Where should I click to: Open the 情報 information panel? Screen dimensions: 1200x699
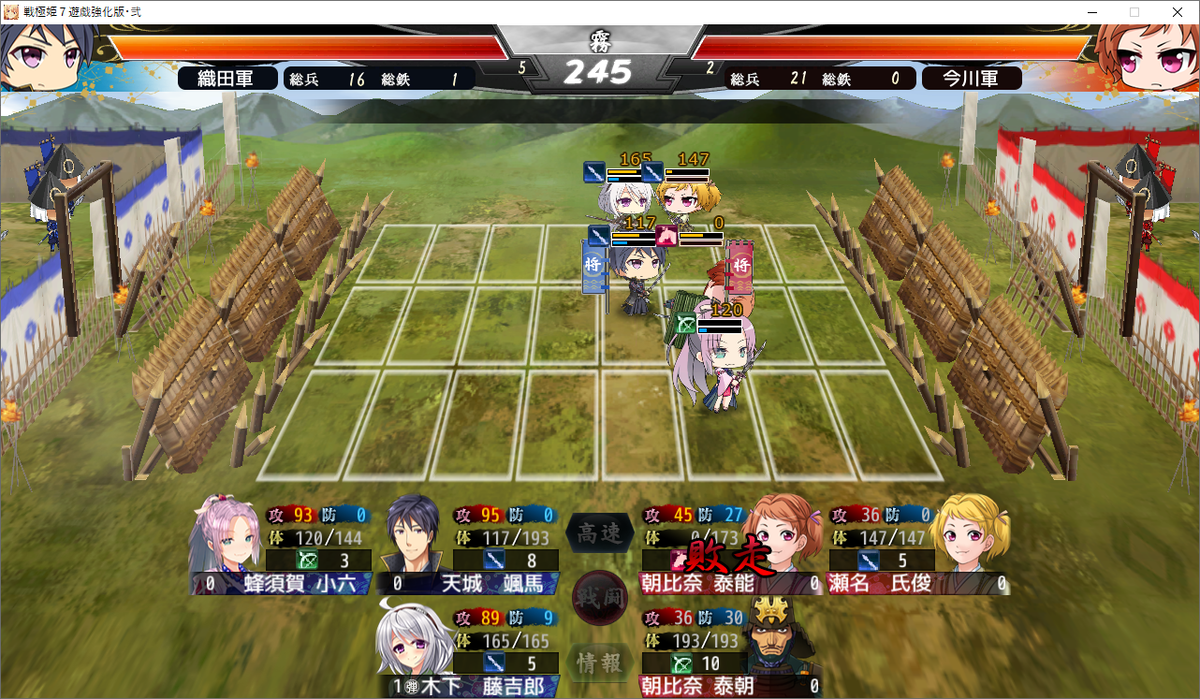(x=600, y=661)
